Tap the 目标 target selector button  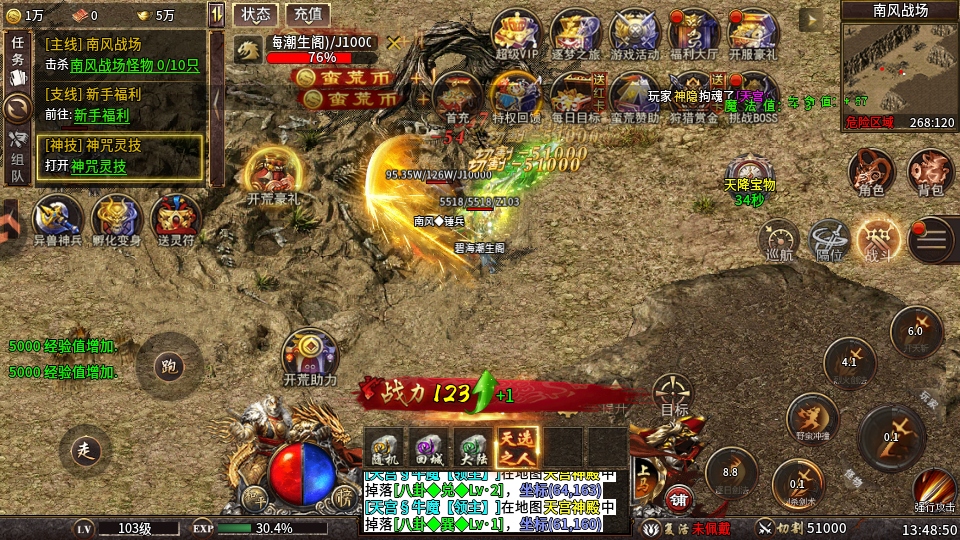[674, 394]
